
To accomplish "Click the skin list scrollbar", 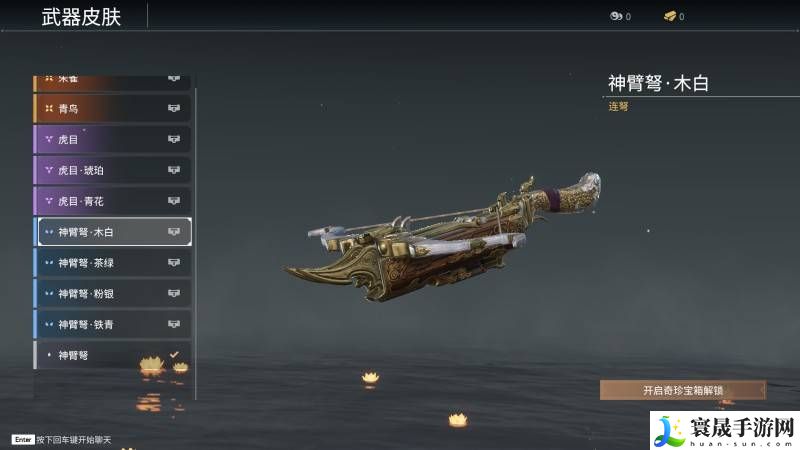I will pyautogui.click(x=196, y=240).
